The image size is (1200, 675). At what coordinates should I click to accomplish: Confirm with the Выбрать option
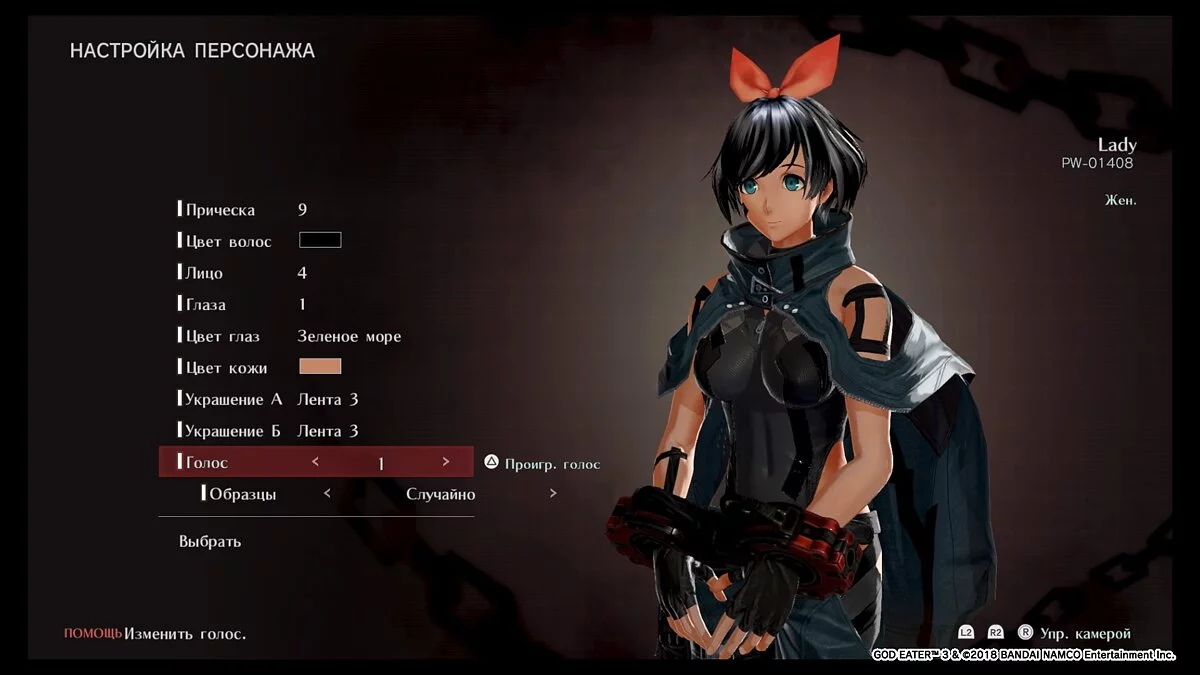click(210, 542)
